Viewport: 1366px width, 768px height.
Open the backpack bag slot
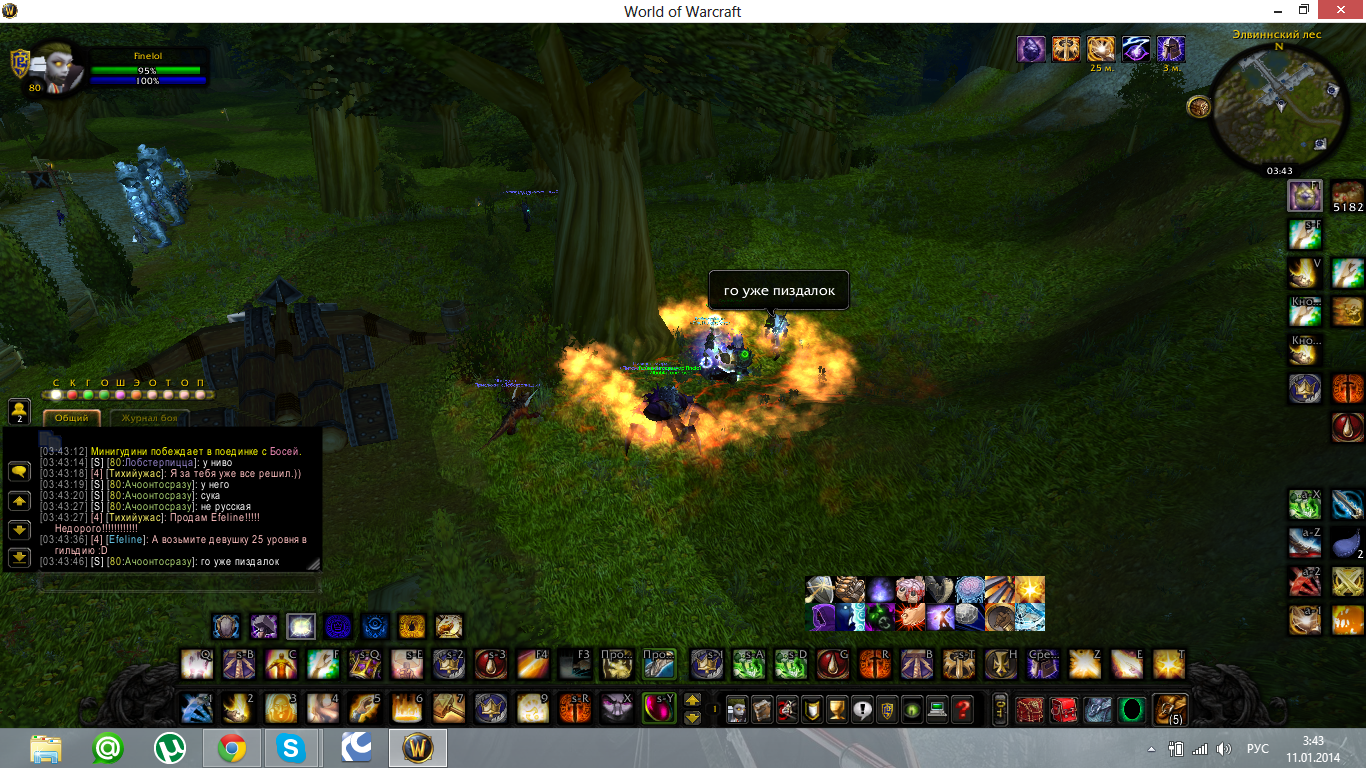click(x=1170, y=709)
